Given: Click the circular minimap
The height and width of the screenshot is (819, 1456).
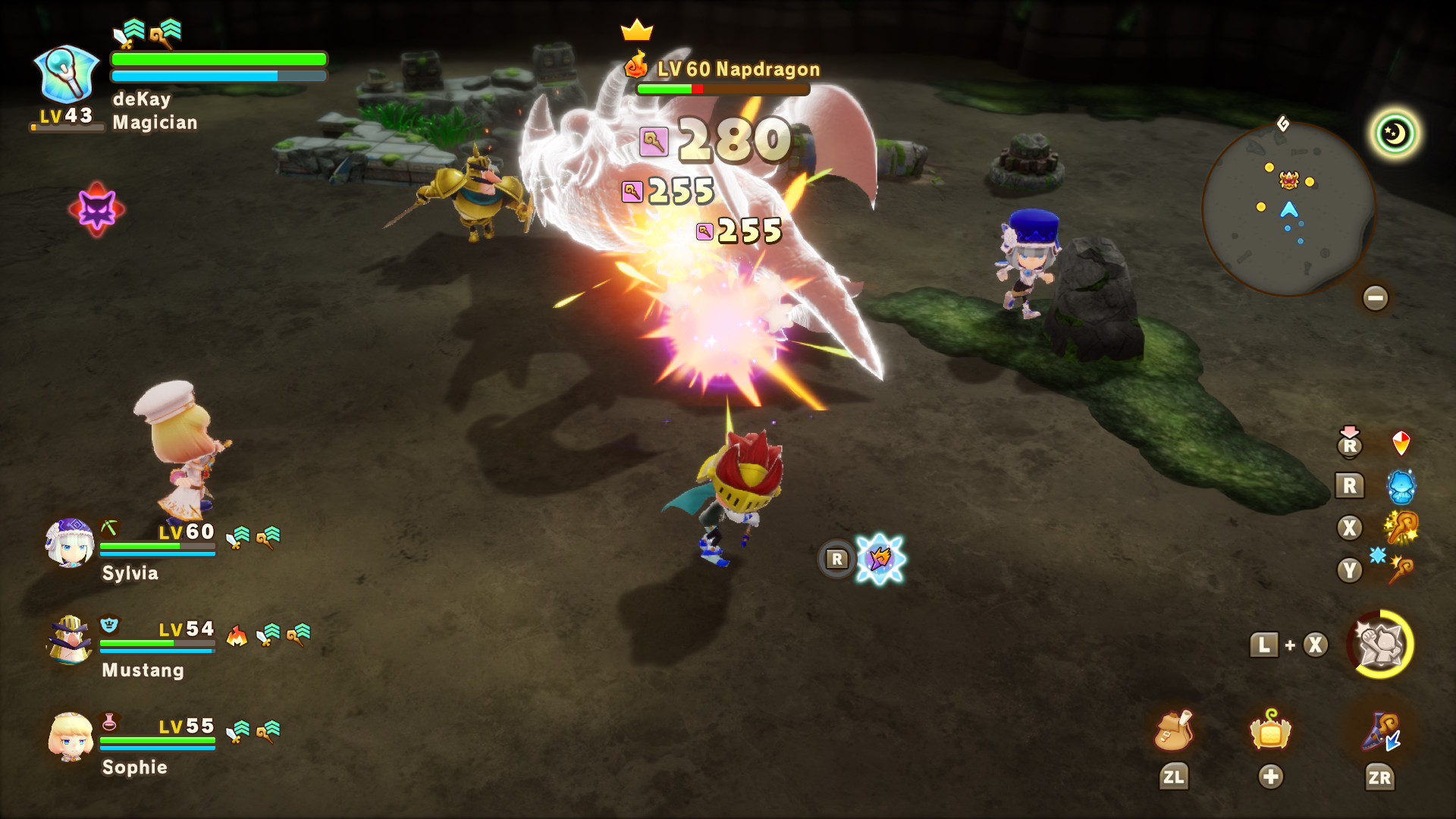Looking at the screenshot, I should pos(1288,209).
